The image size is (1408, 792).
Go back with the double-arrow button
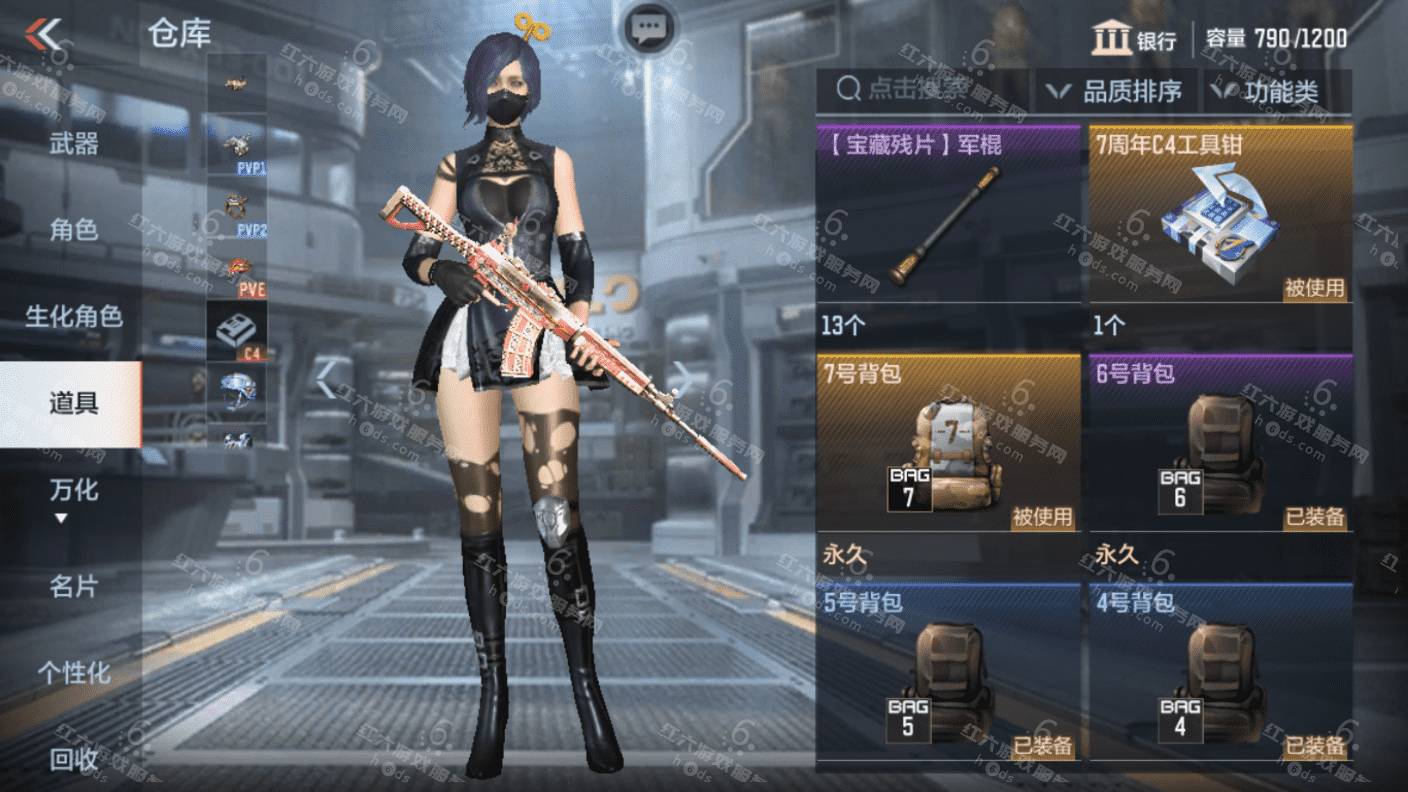pos(43,35)
